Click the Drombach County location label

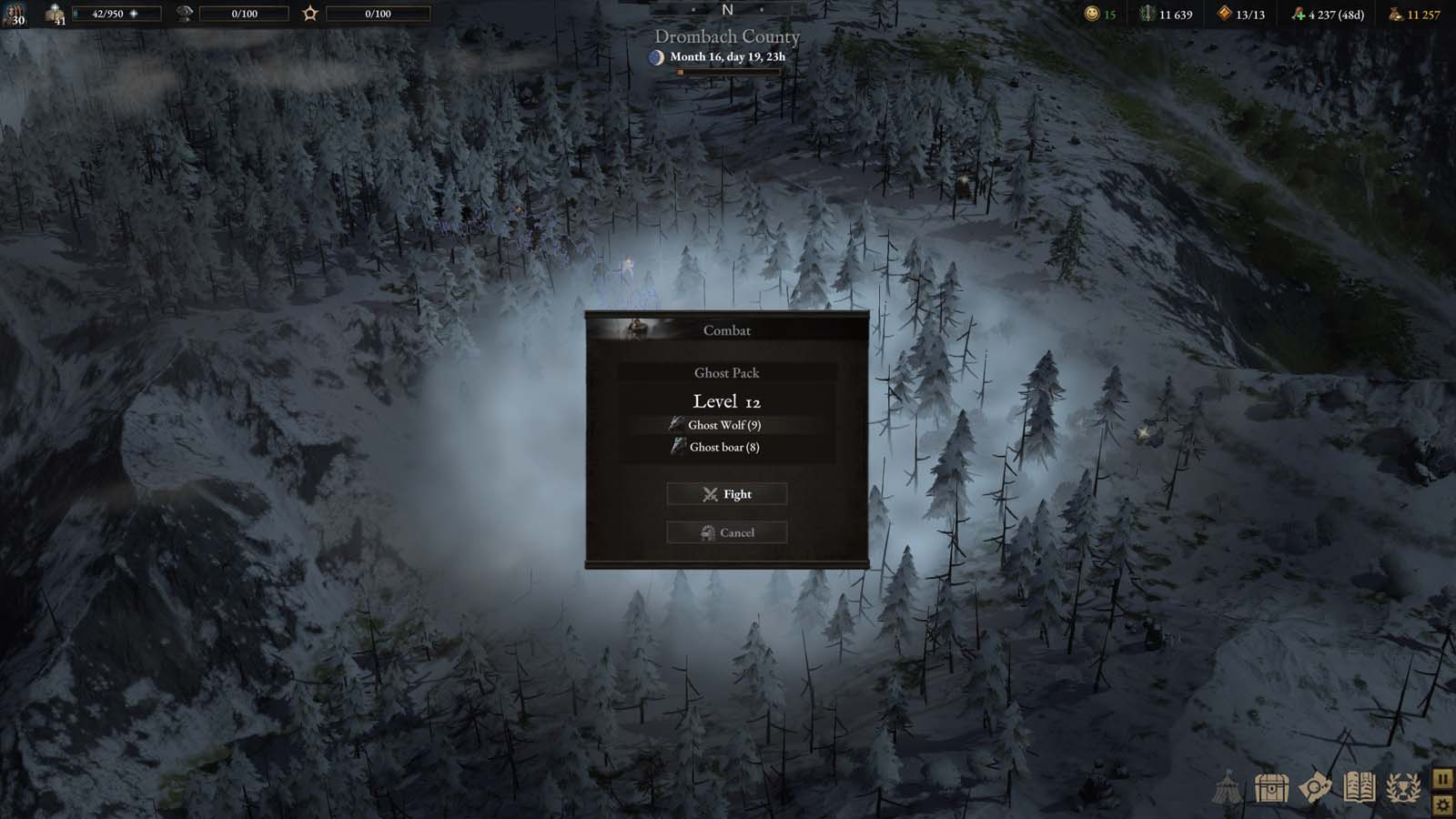pyautogui.click(x=725, y=37)
